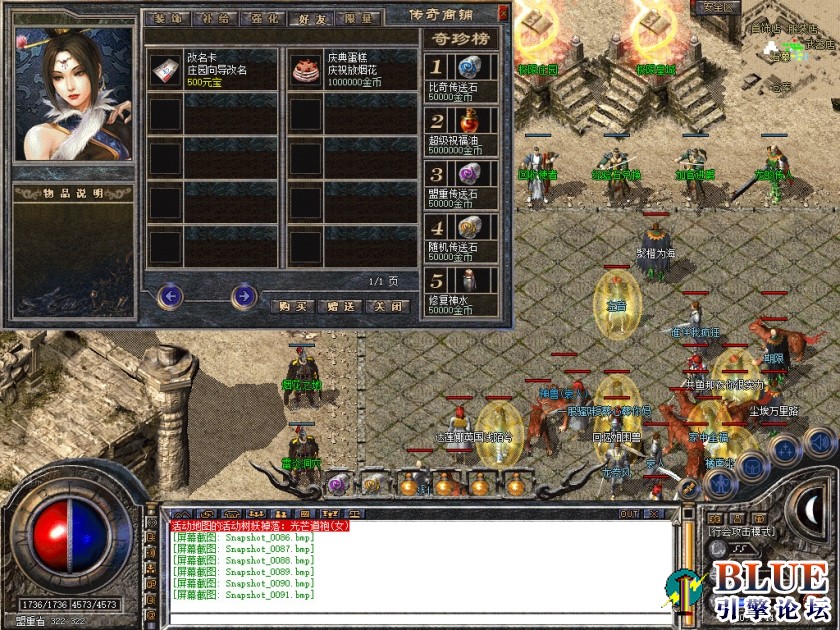Go to the previous shop page arrow
Image resolution: width=840 pixels, height=630 pixels.
point(170,296)
